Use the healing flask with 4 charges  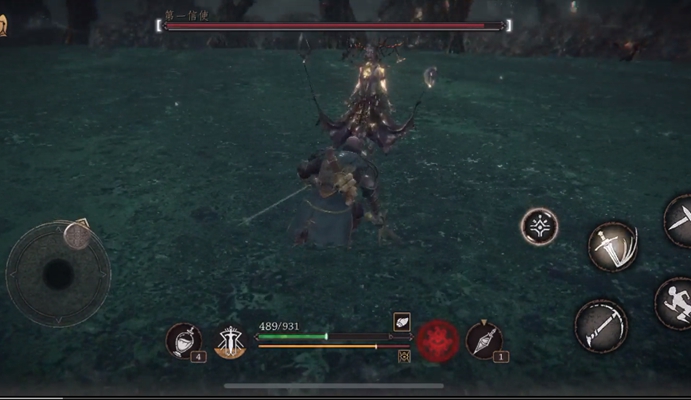click(184, 341)
